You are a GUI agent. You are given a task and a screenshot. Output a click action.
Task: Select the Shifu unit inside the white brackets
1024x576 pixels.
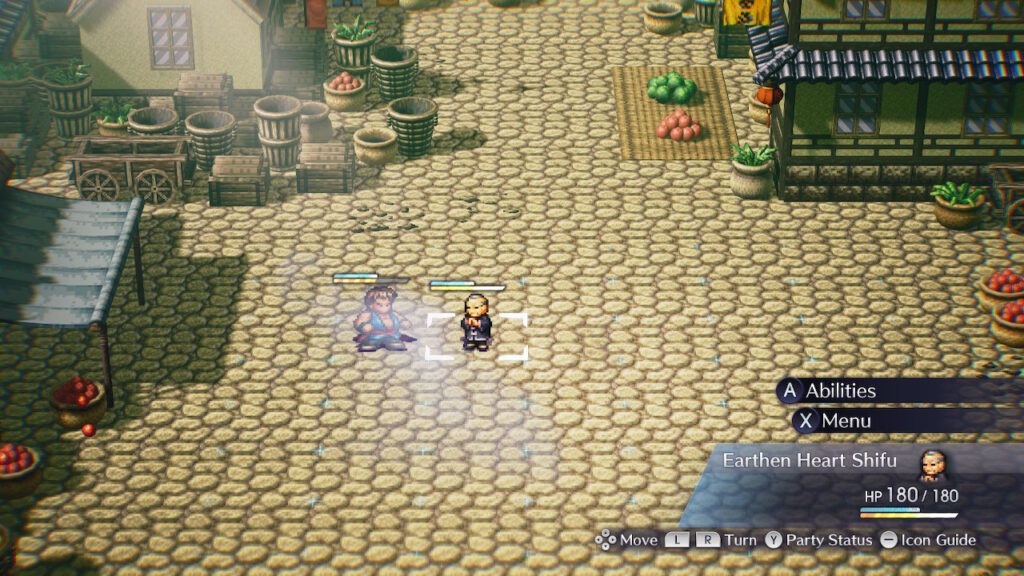pos(476,323)
